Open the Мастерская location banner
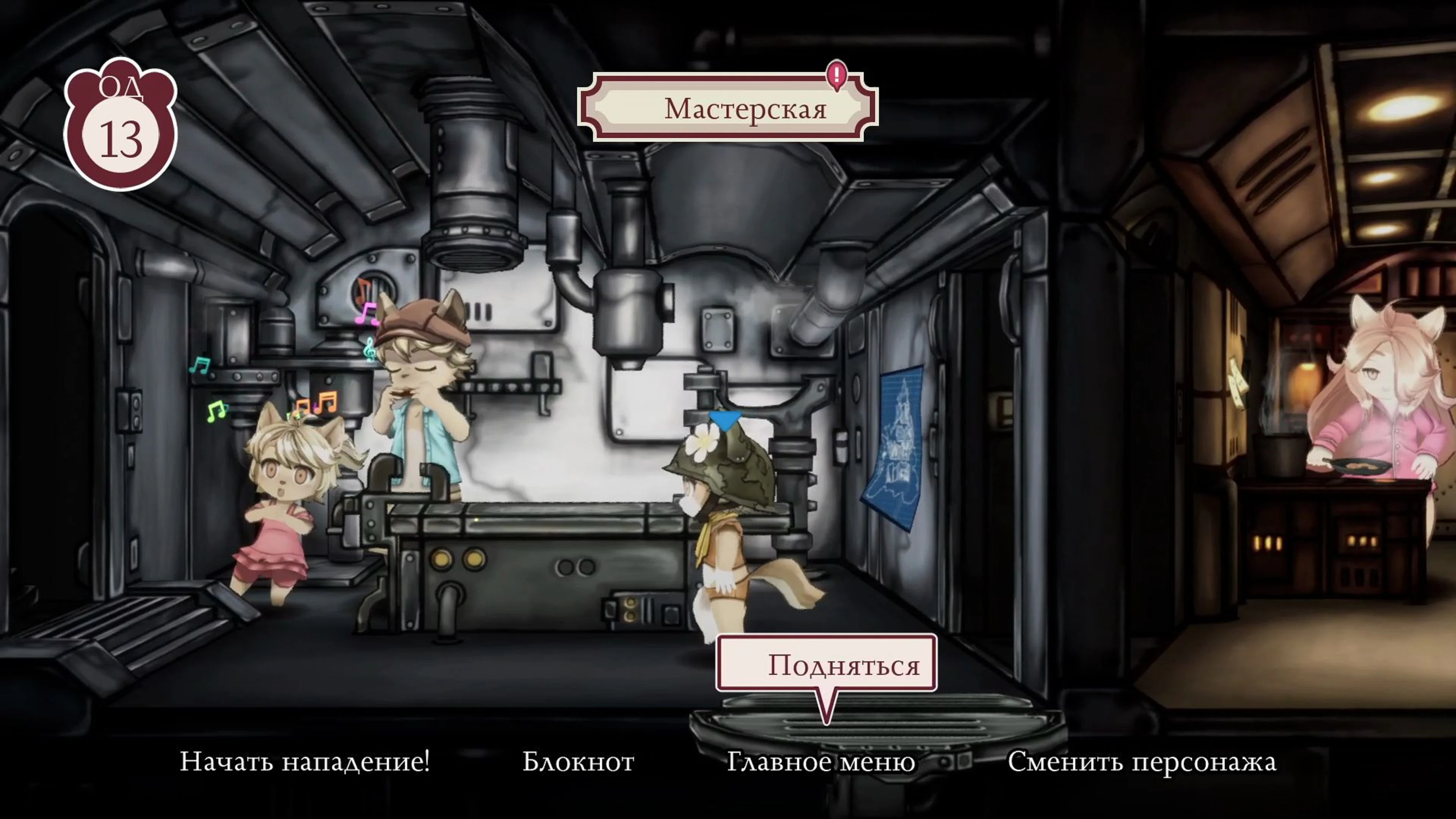The height and width of the screenshot is (819, 1456). 746,110
